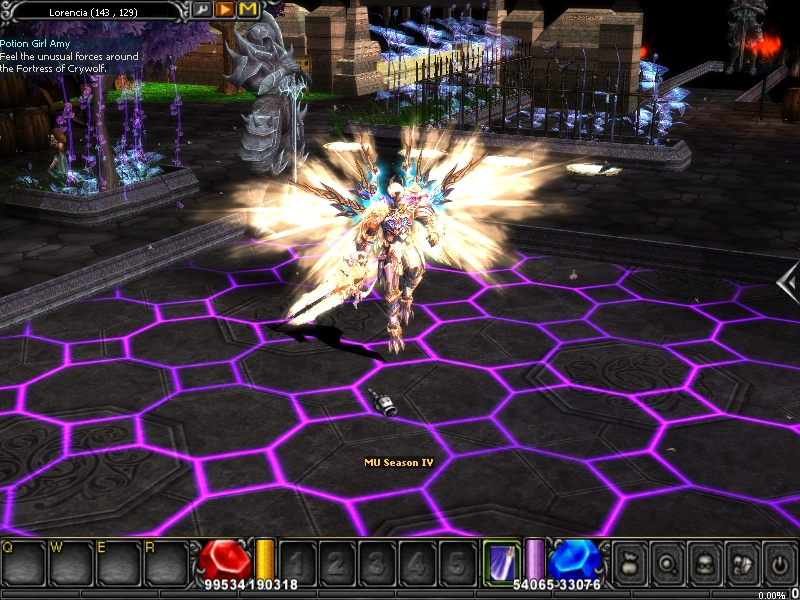Open the map with the M button

[x=247, y=9]
